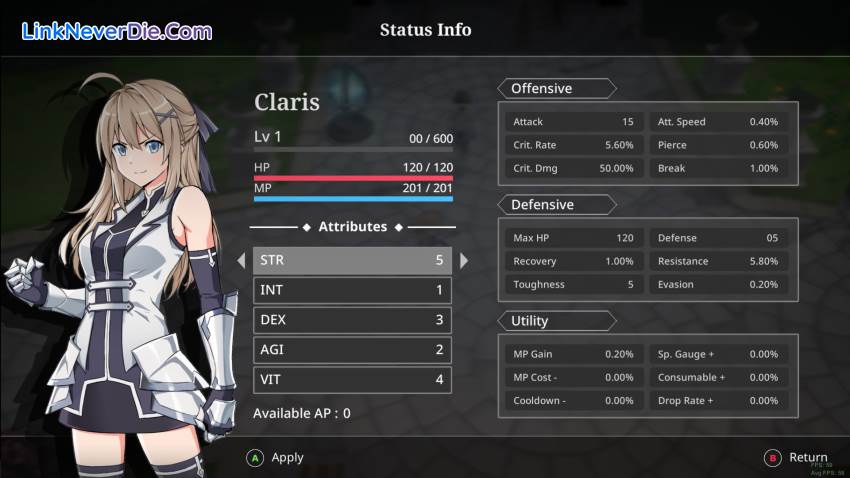Open the LinkNeverDie.Com watermark link
This screenshot has height=478, width=850.
[x=117, y=32]
